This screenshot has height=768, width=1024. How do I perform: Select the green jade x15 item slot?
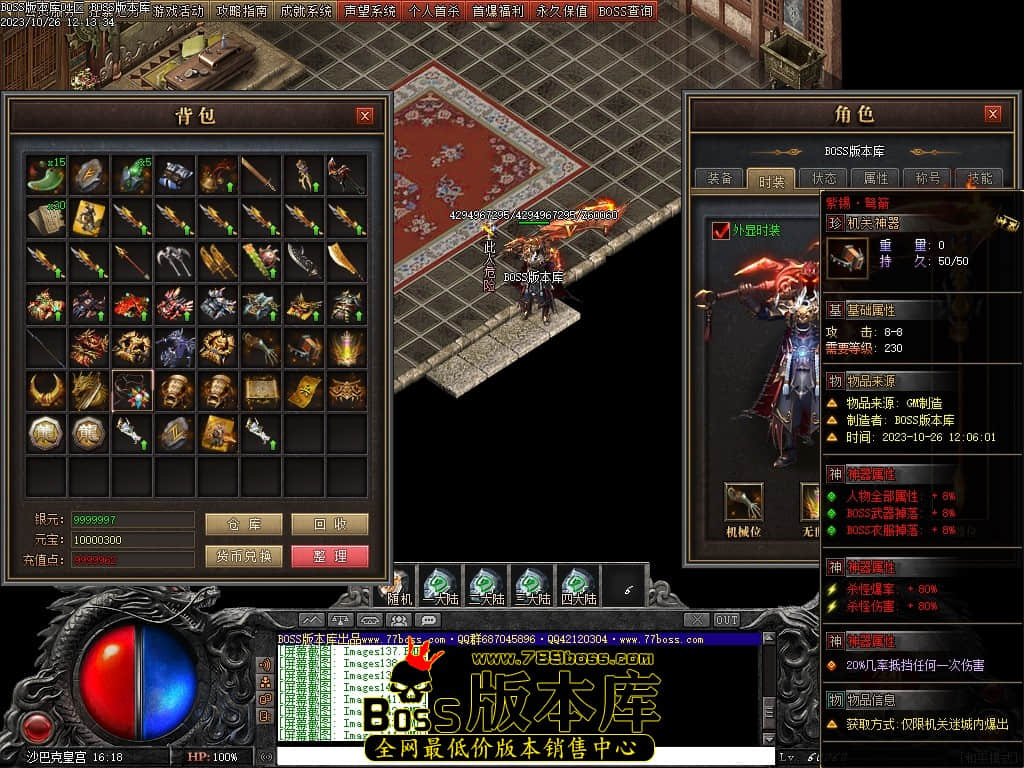[x=47, y=174]
